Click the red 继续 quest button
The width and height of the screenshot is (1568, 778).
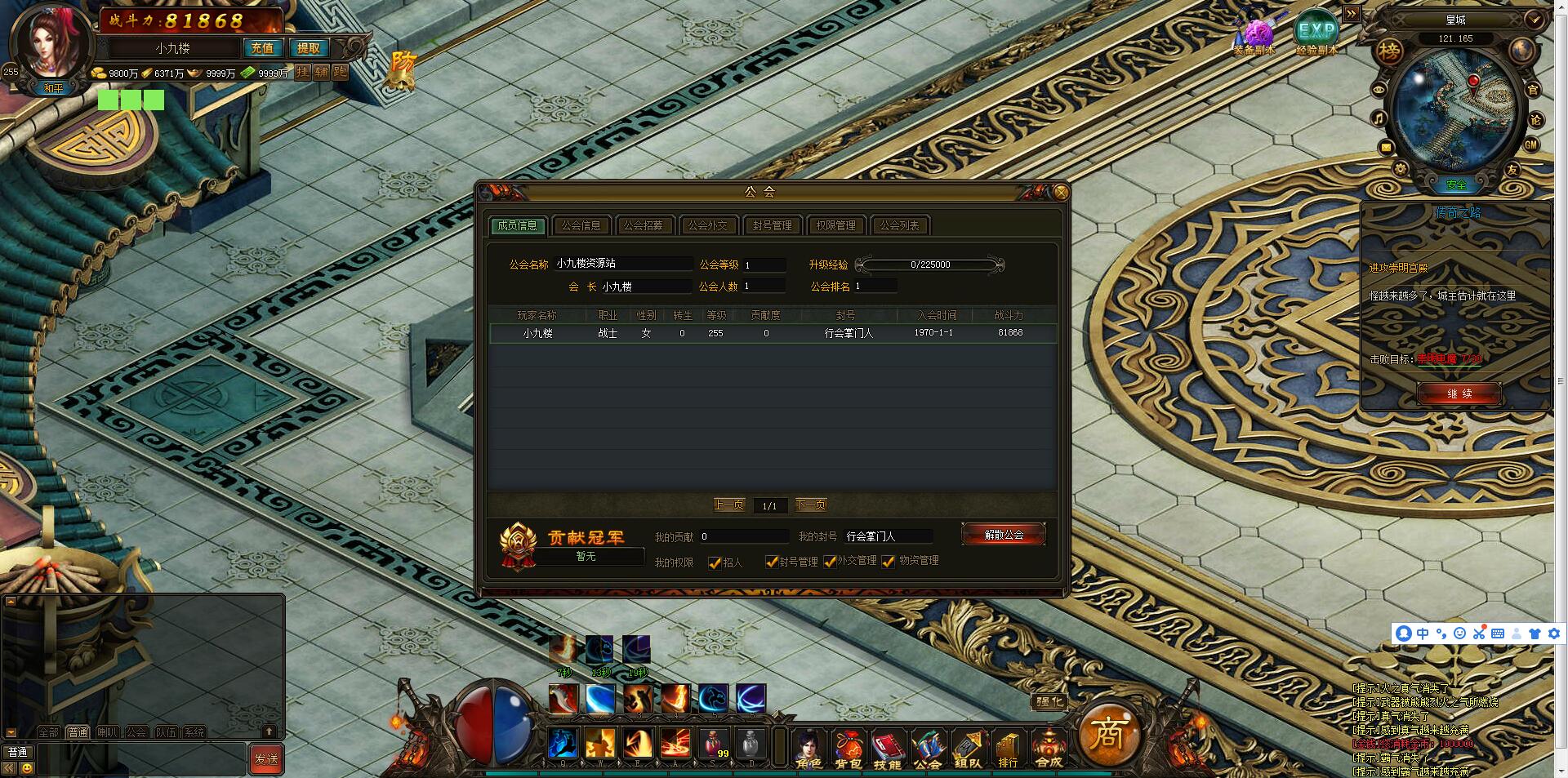tap(1459, 393)
